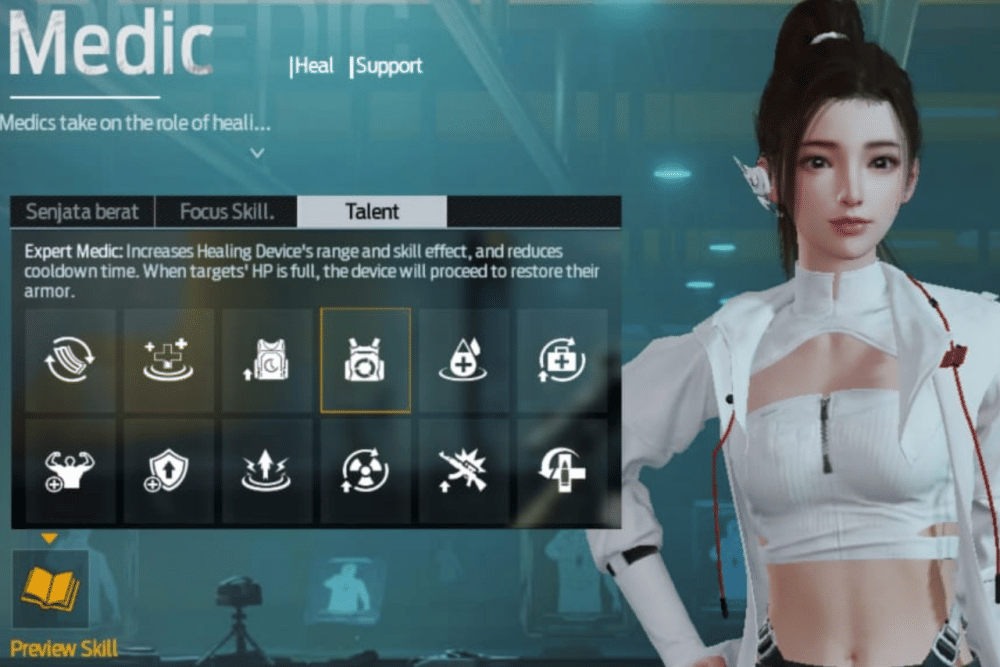Click the highlighted vest recycle talent

click(365, 360)
